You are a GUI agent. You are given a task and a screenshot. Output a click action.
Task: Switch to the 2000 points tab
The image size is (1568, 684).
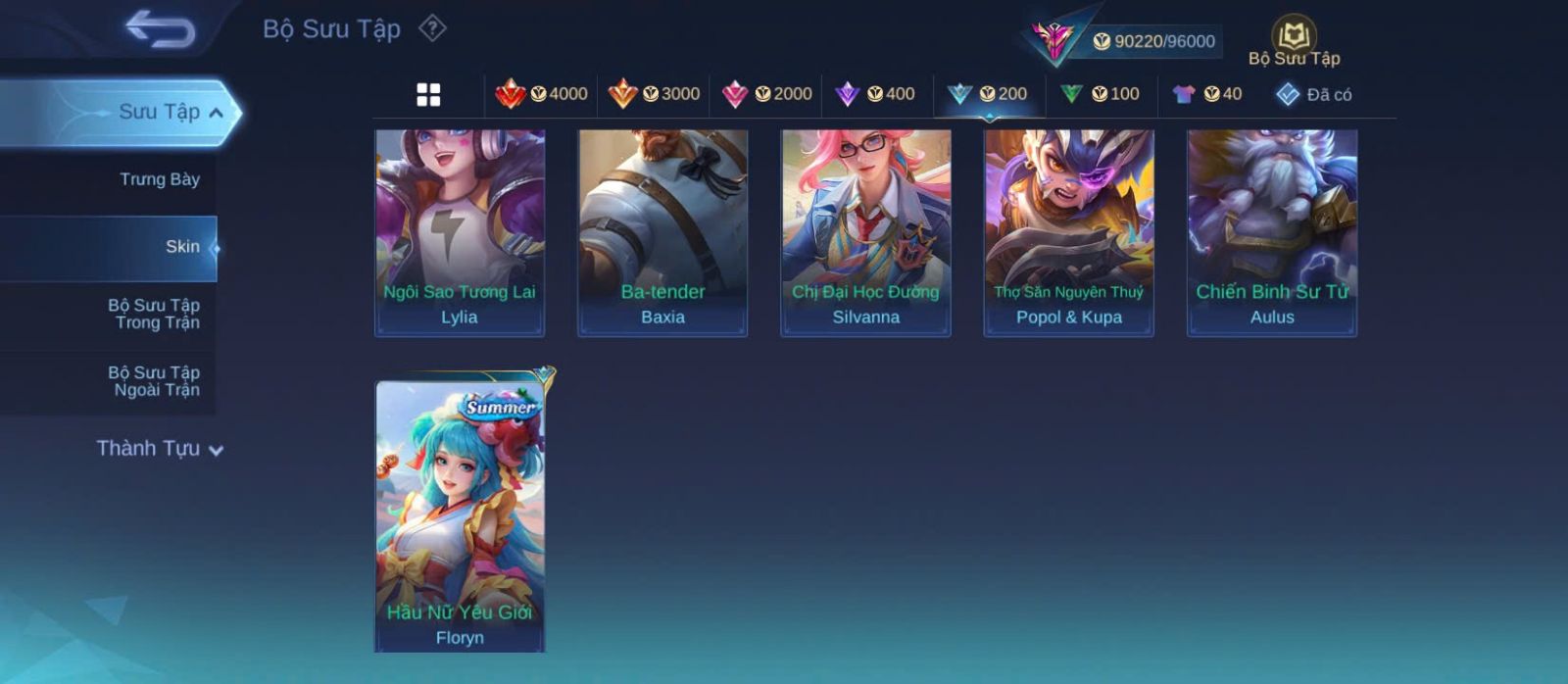point(766,94)
